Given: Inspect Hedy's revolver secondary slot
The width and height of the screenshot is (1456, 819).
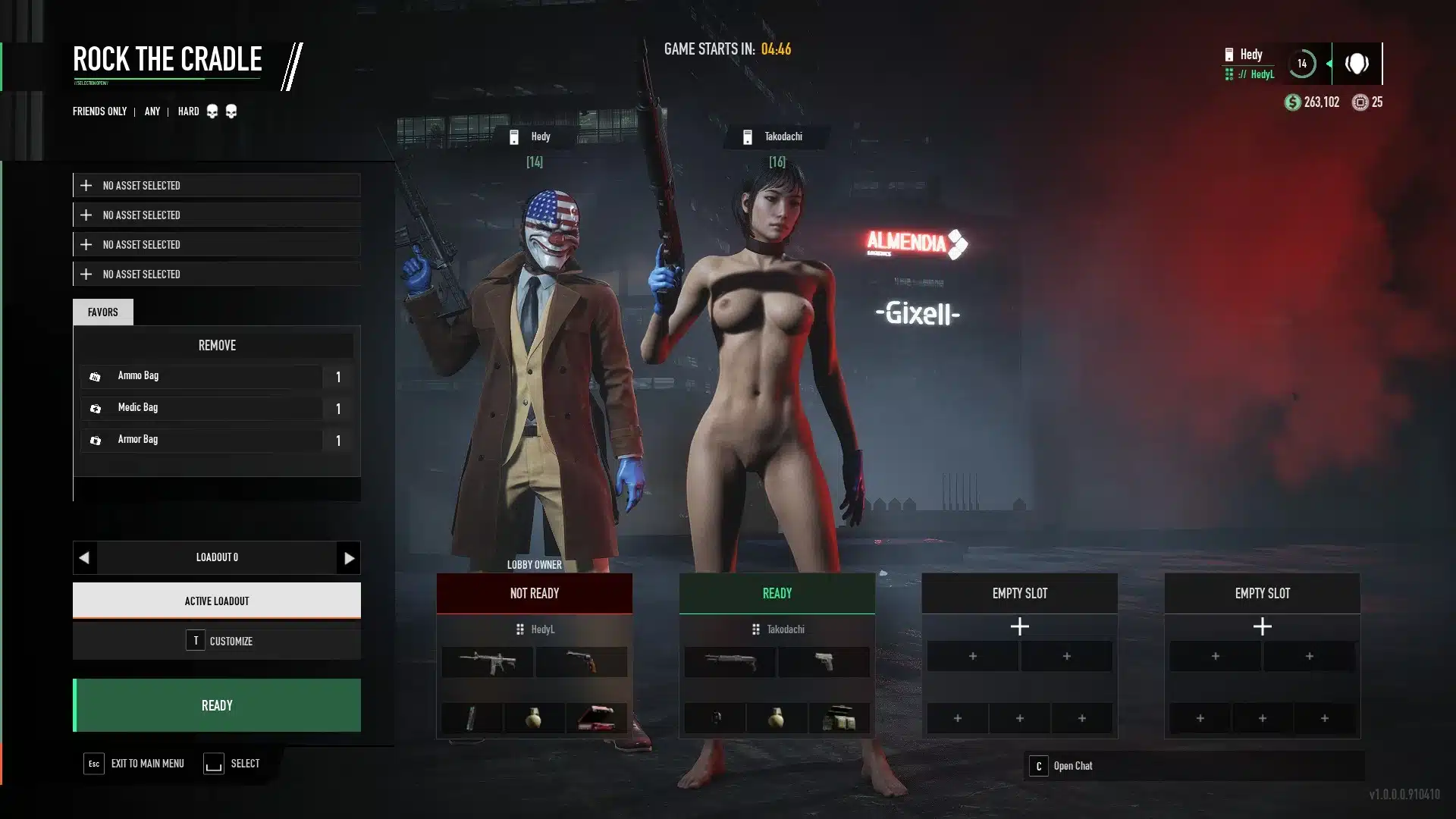Looking at the screenshot, I should (x=582, y=662).
